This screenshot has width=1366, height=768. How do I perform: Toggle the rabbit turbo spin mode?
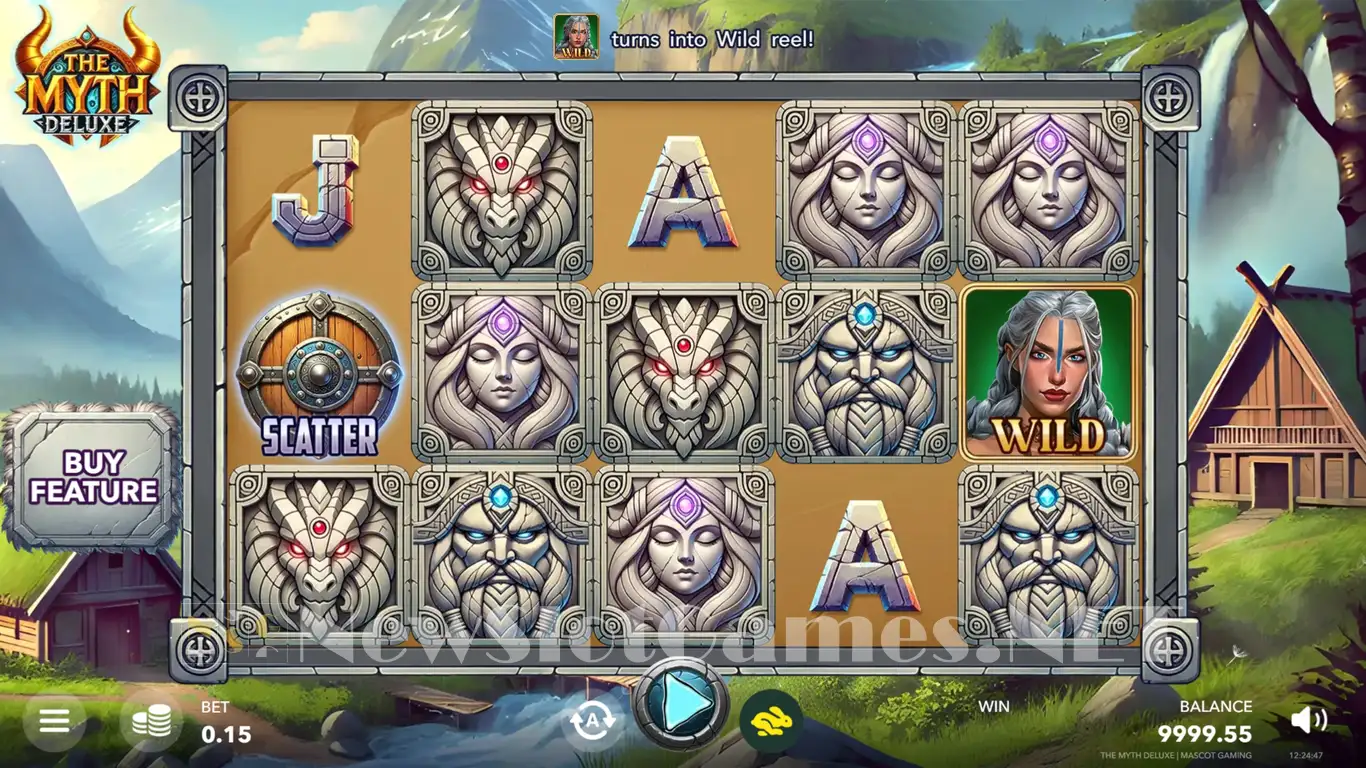[x=768, y=720]
